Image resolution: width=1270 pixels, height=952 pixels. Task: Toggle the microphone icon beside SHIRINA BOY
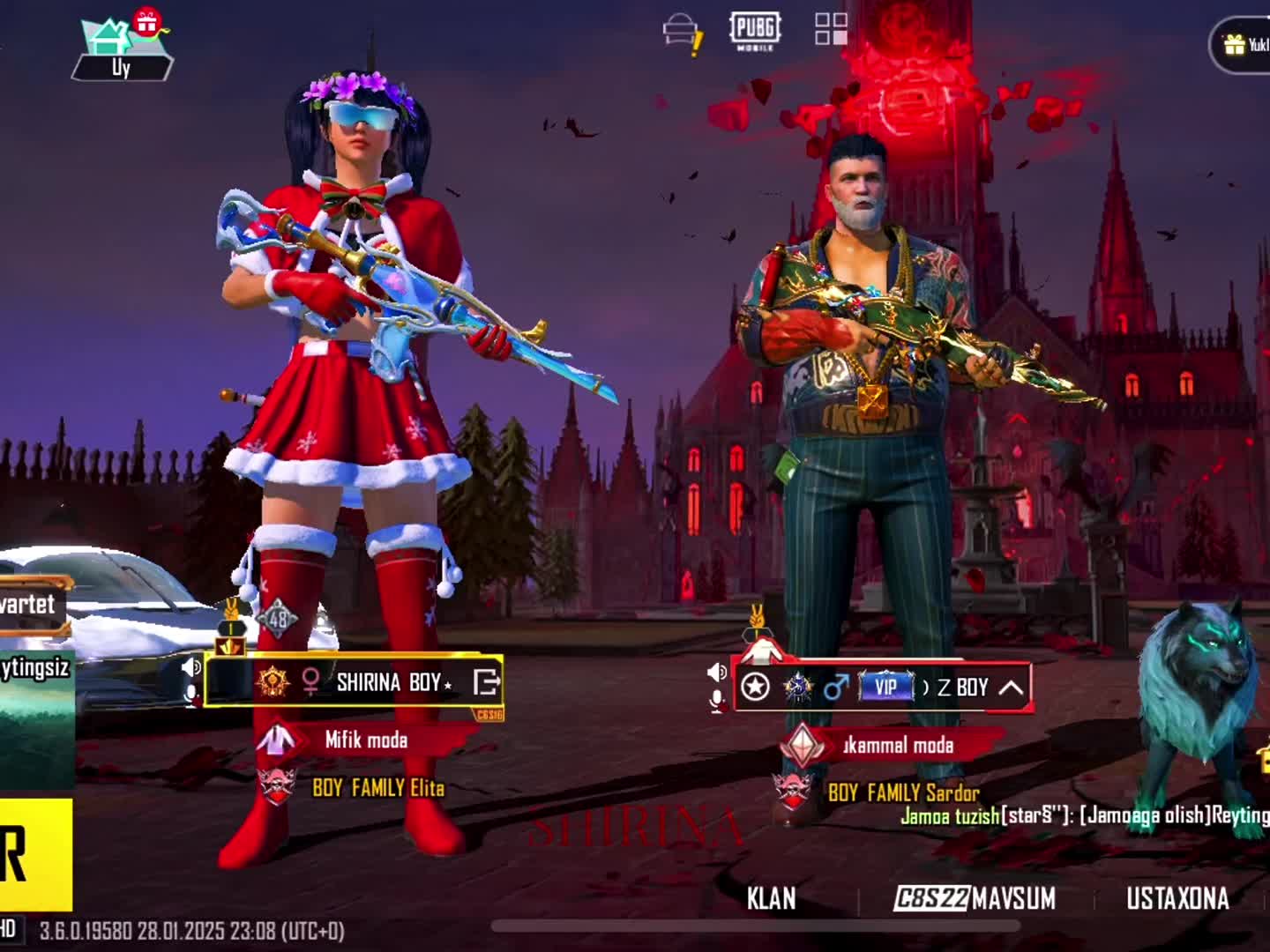(190, 695)
